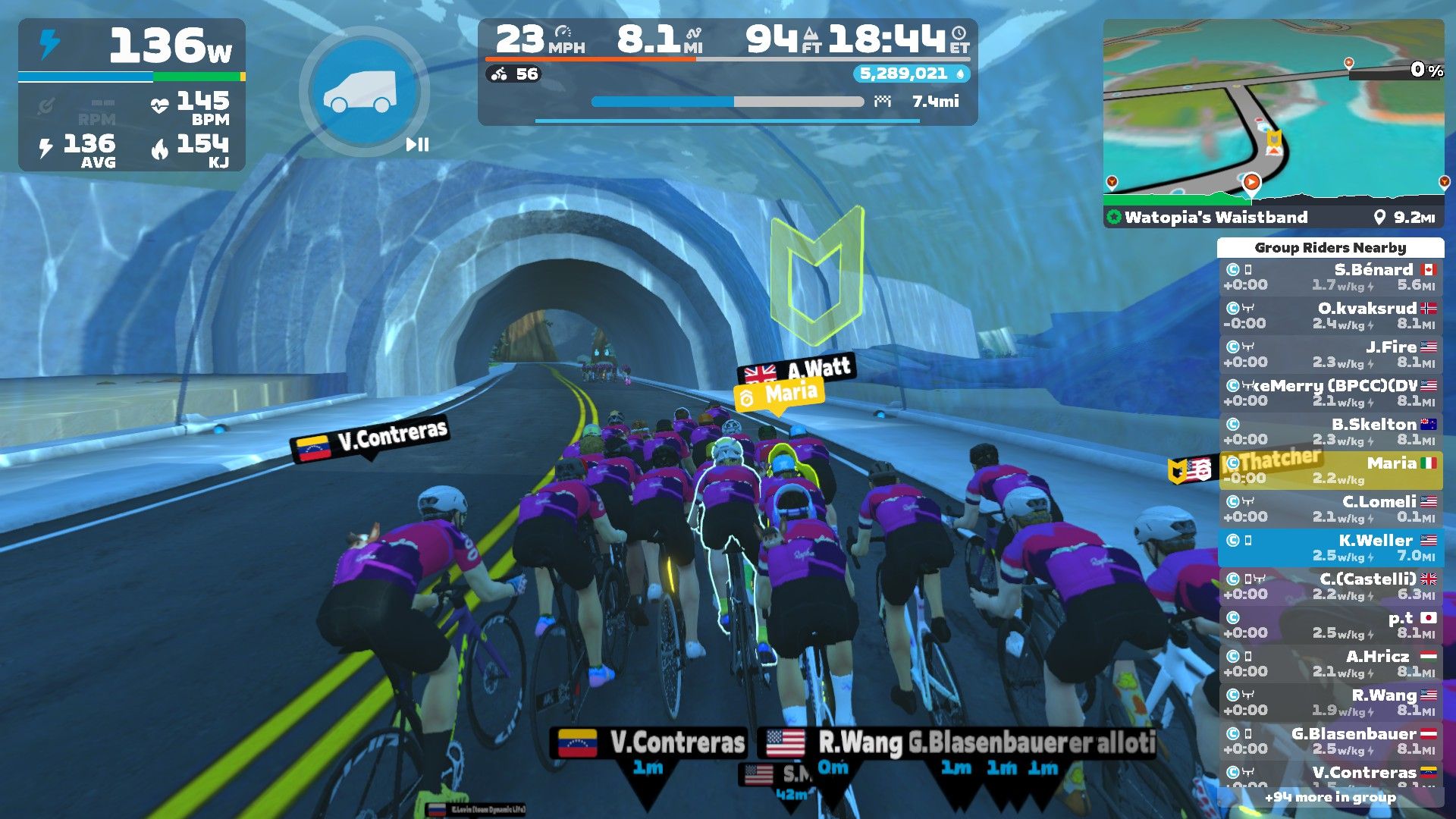1456x819 pixels.
Task: Pick Maria's highlighted yellow rider row
Action: point(1330,470)
